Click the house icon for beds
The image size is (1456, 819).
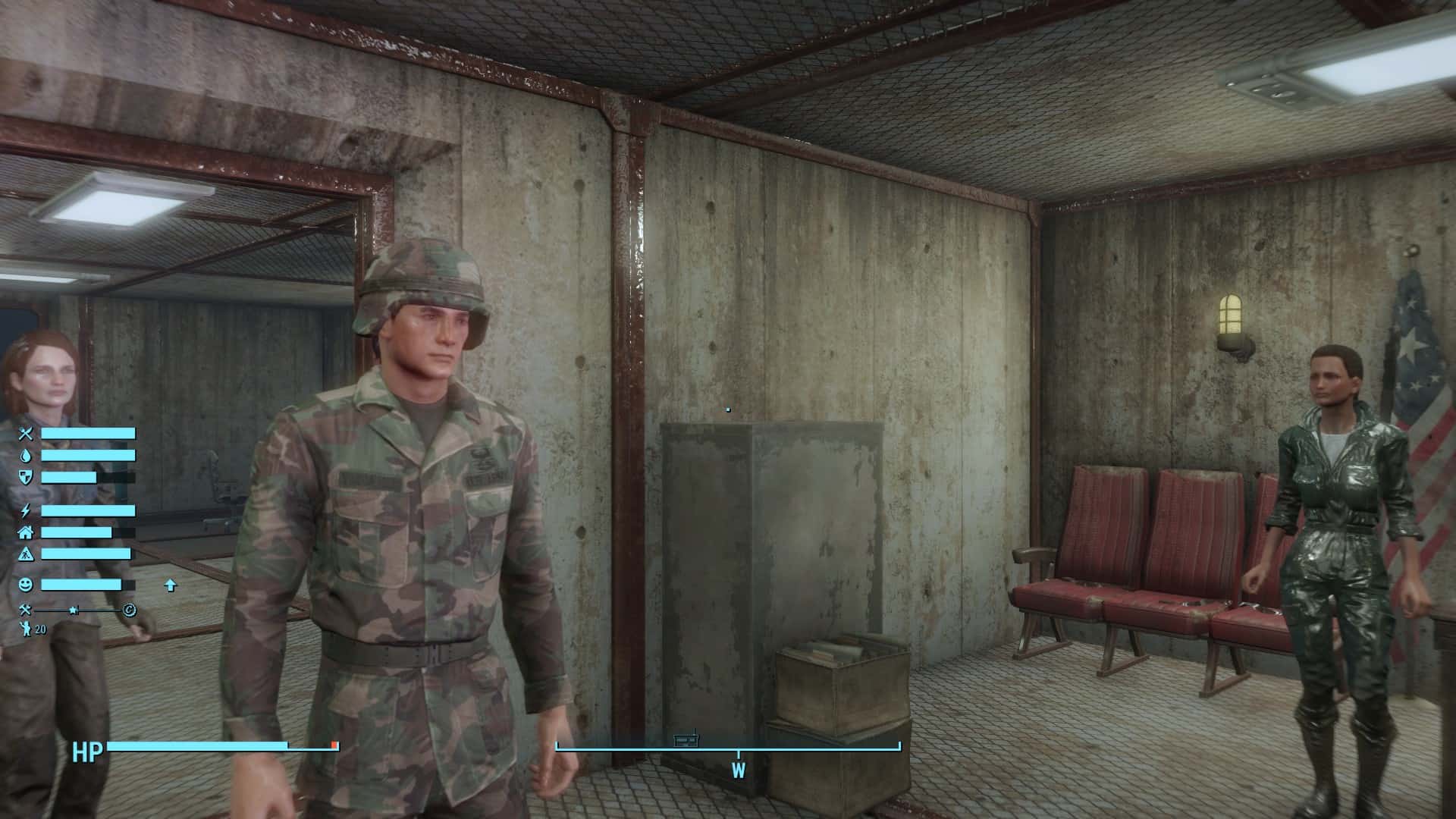pyautogui.click(x=26, y=532)
